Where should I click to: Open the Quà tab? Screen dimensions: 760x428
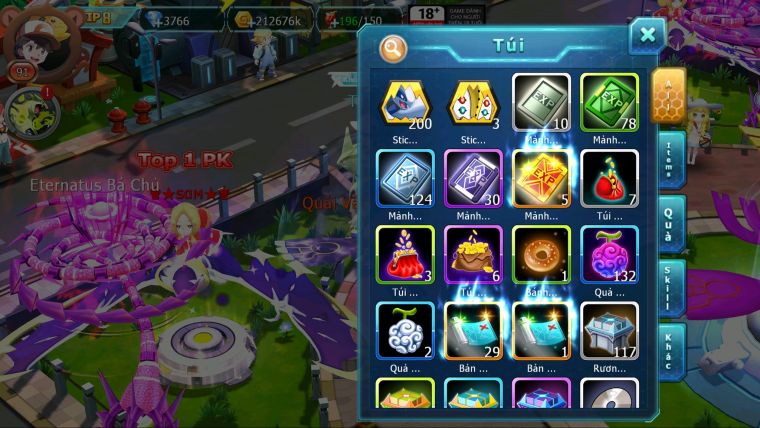point(669,224)
